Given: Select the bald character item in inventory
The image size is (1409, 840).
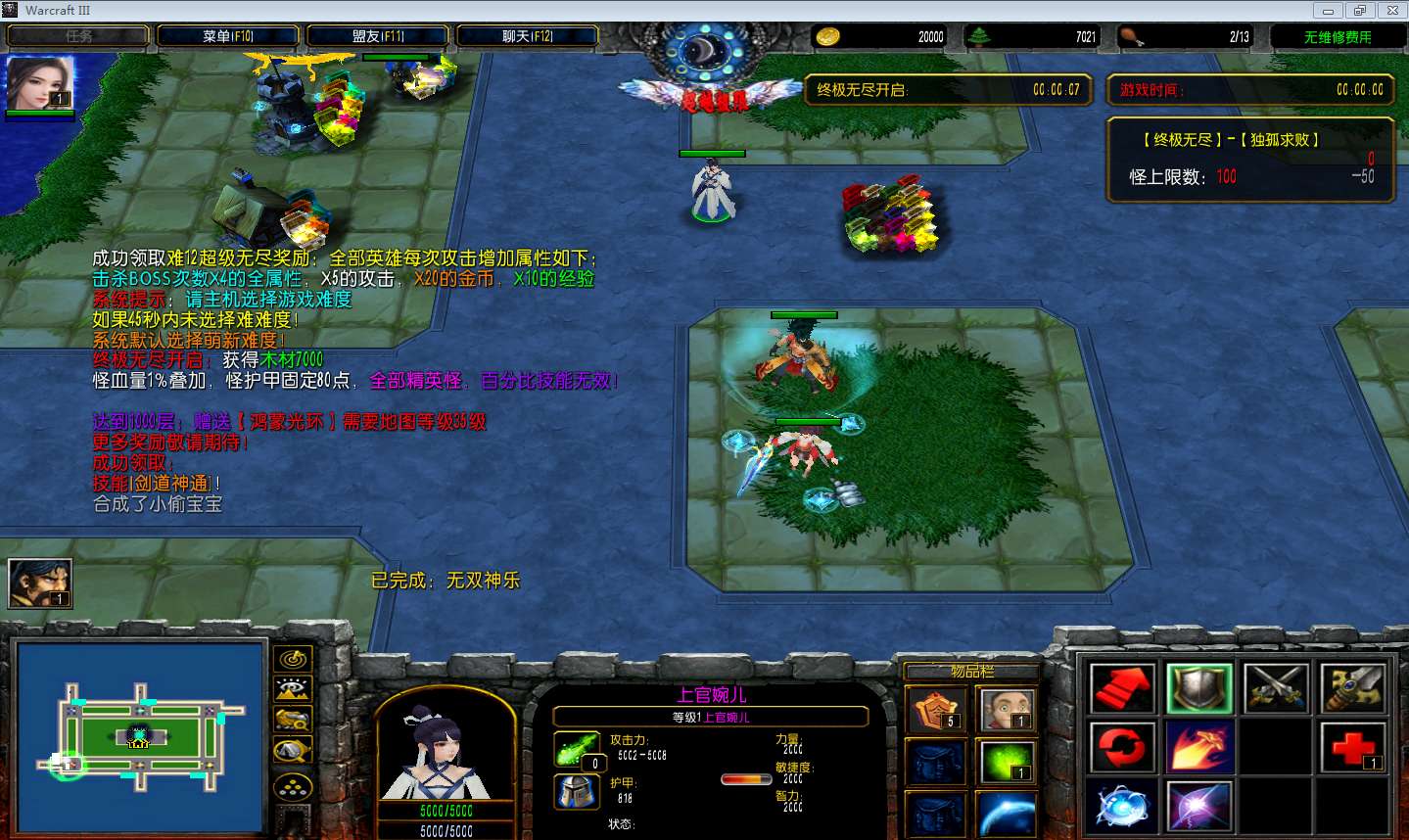Looking at the screenshot, I should [x=1007, y=711].
